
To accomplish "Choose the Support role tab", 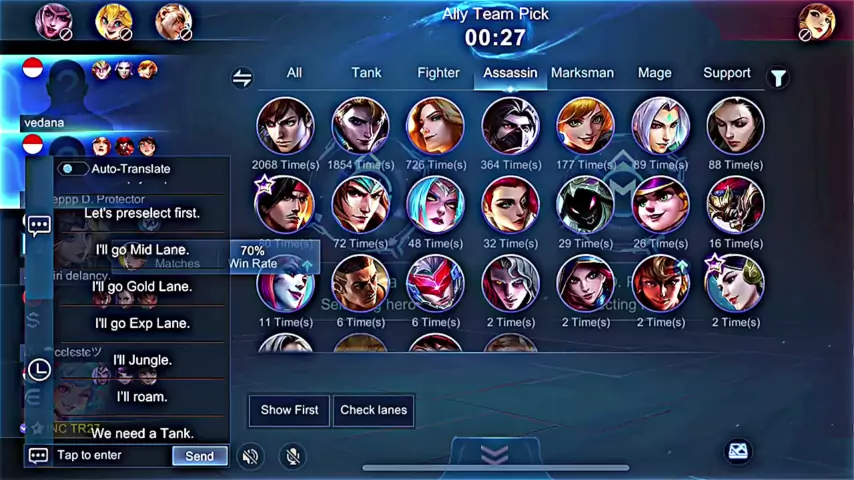I will (x=726, y=73).
